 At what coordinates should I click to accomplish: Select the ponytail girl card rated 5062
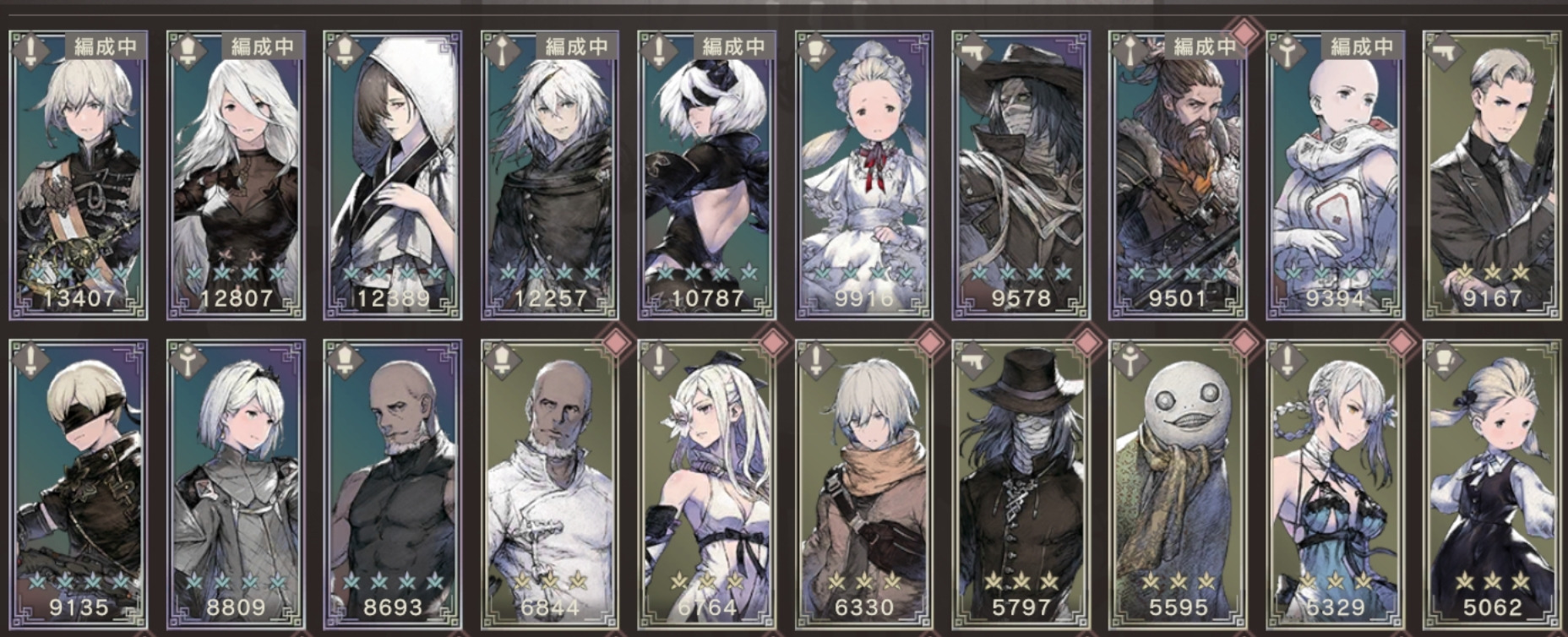[x=1492, y=484]
